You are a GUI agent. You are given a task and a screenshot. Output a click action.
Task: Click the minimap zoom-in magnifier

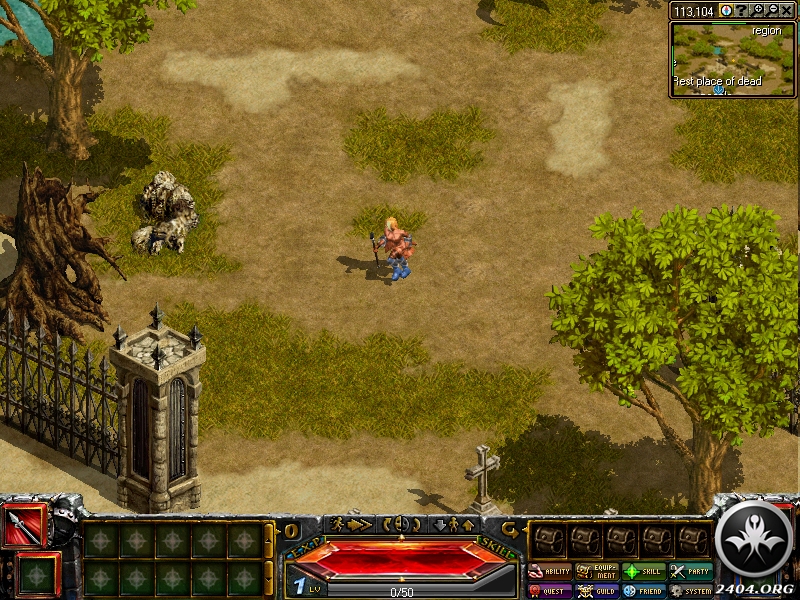[759, 10]
